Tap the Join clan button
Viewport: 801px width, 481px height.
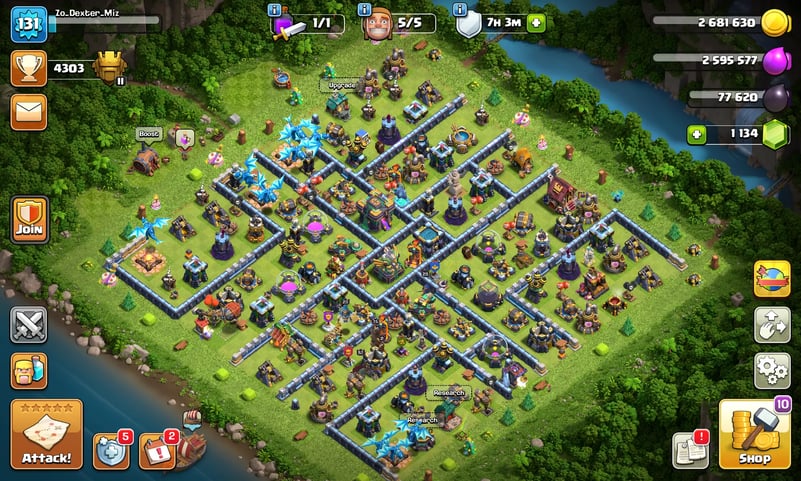(29, 217)
